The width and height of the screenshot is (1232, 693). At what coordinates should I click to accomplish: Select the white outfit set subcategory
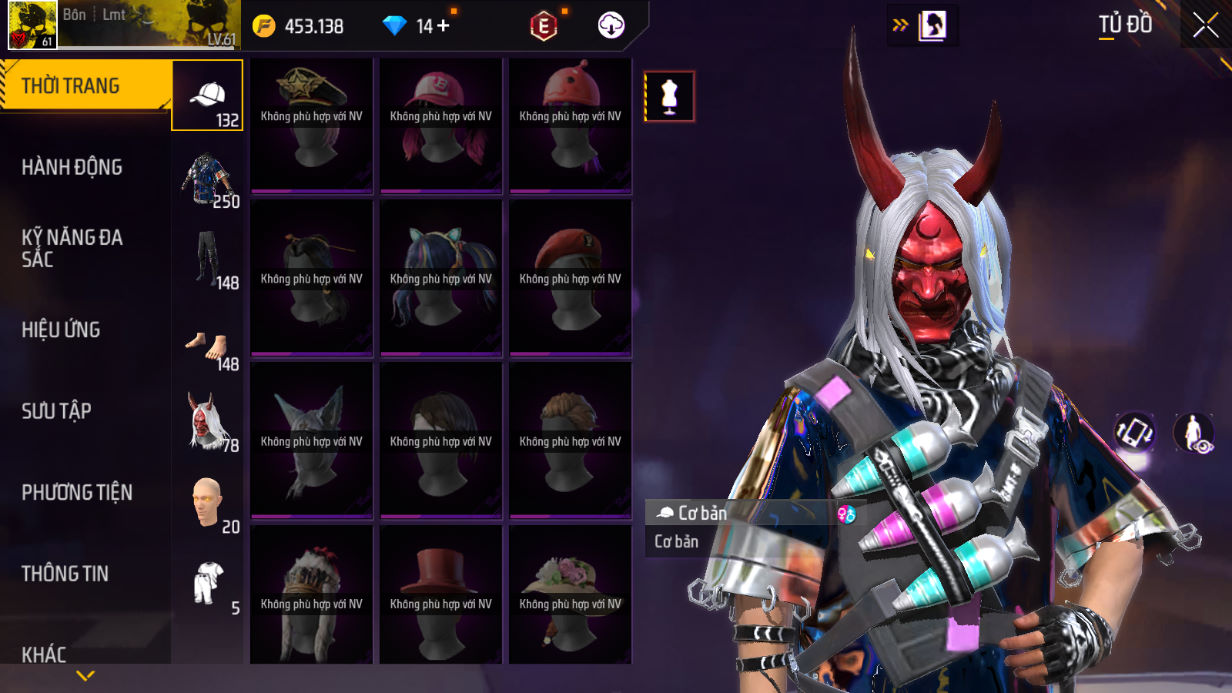[208, 584]
